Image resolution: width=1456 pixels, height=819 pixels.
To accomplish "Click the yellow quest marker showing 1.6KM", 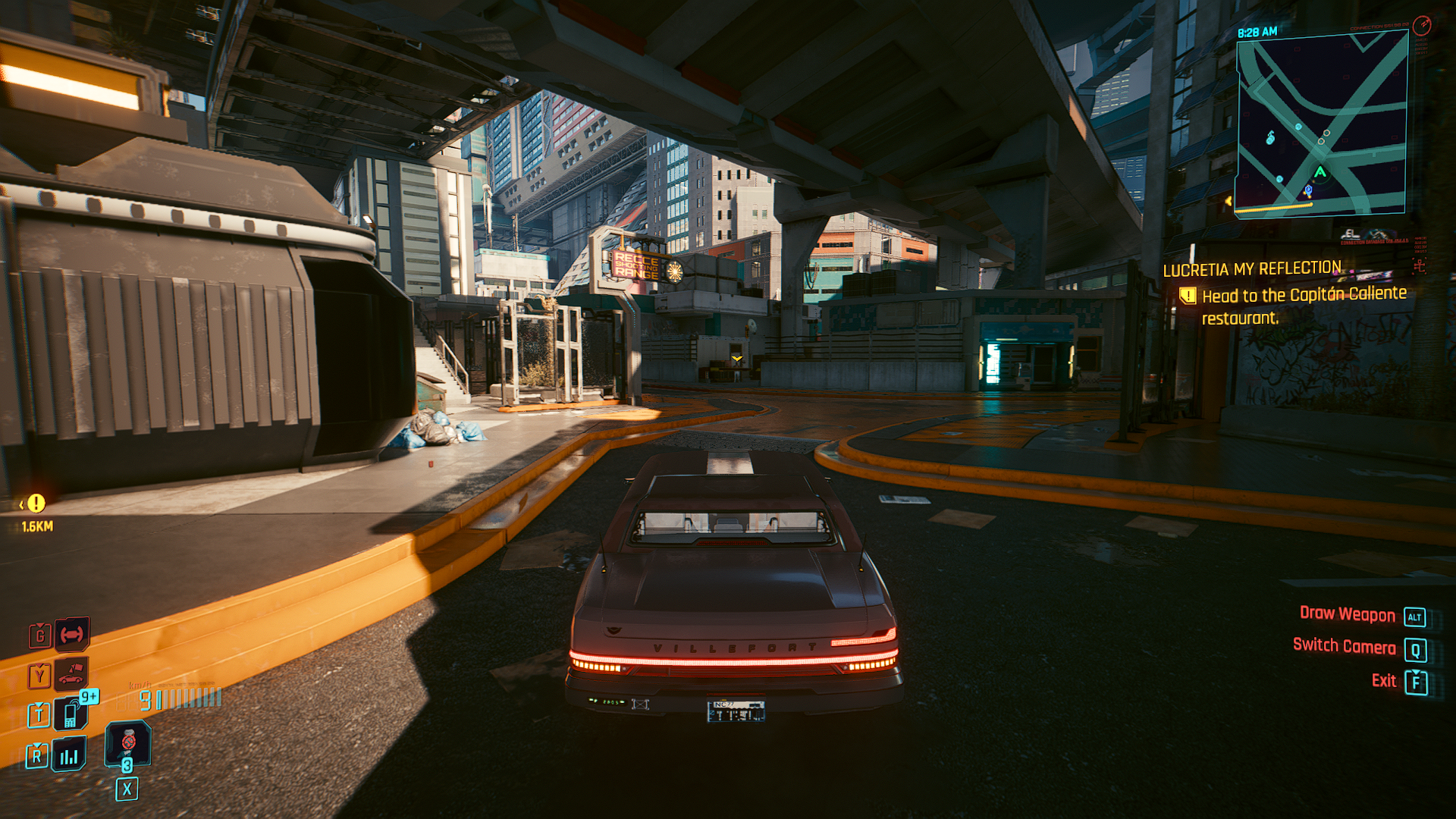I will (x=36, y=504).
